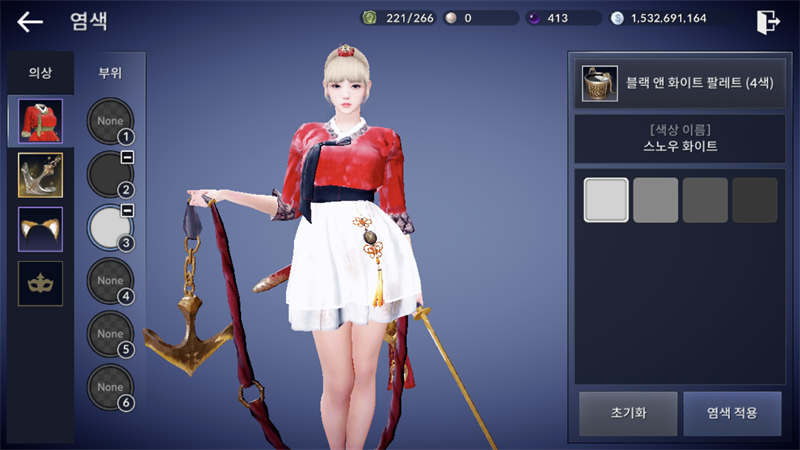
Task: Select the red hanbok outfit thumbnail
Action: (41, 122)
